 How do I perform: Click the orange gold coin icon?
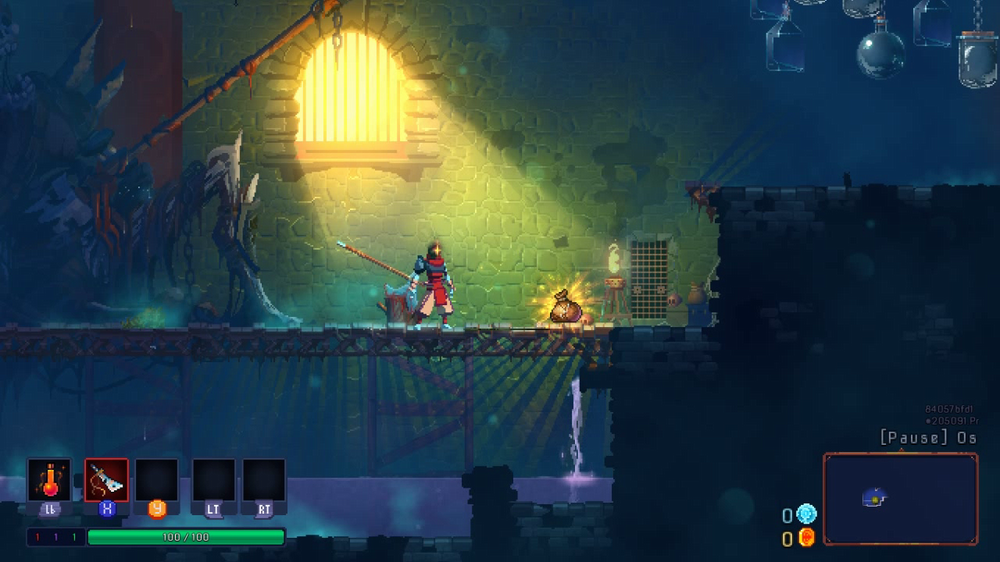point(807,538)
